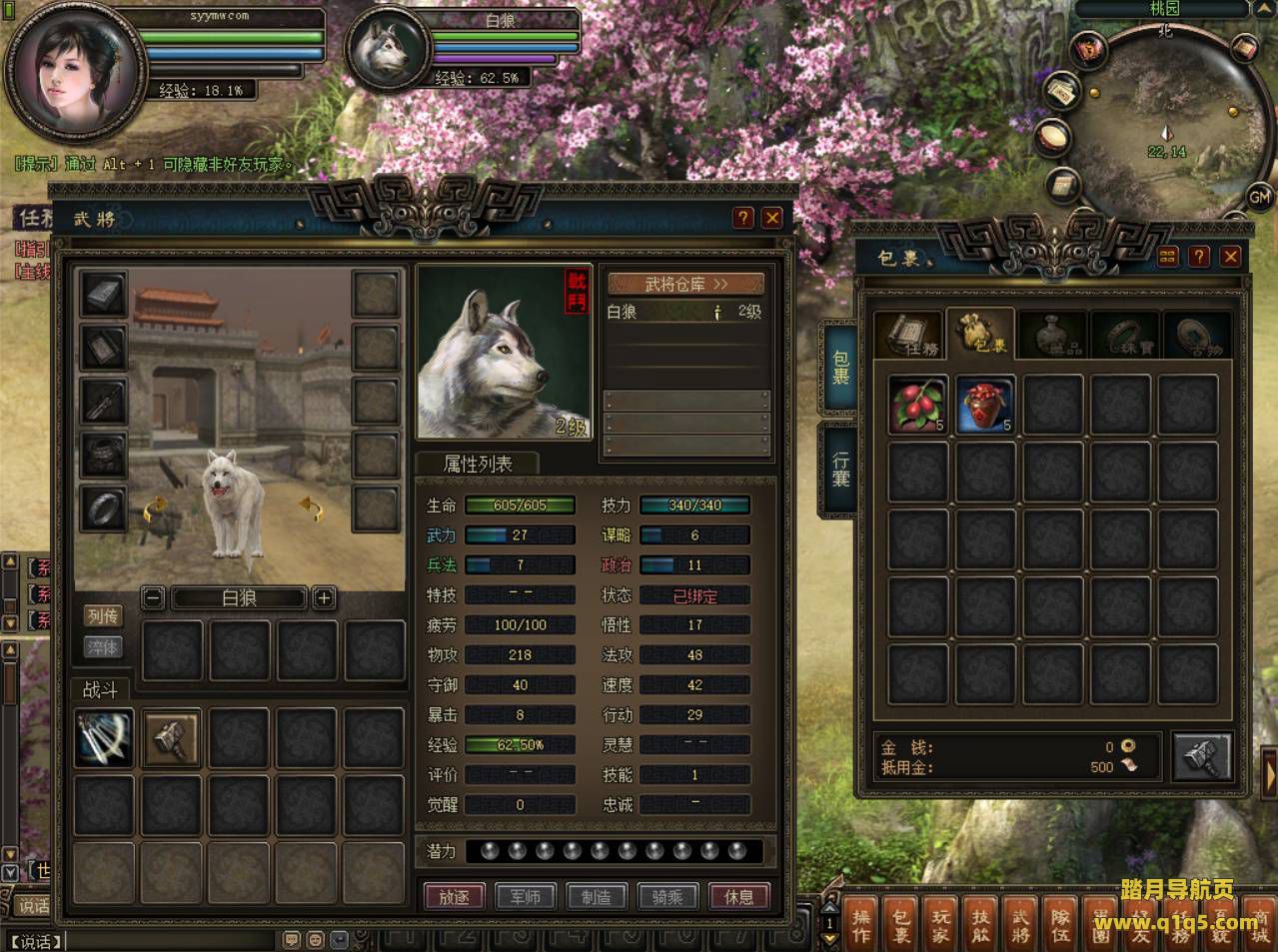
Task: Choose the 军师 advisor button
Action: pyautogui.click(x=526, y=896)
